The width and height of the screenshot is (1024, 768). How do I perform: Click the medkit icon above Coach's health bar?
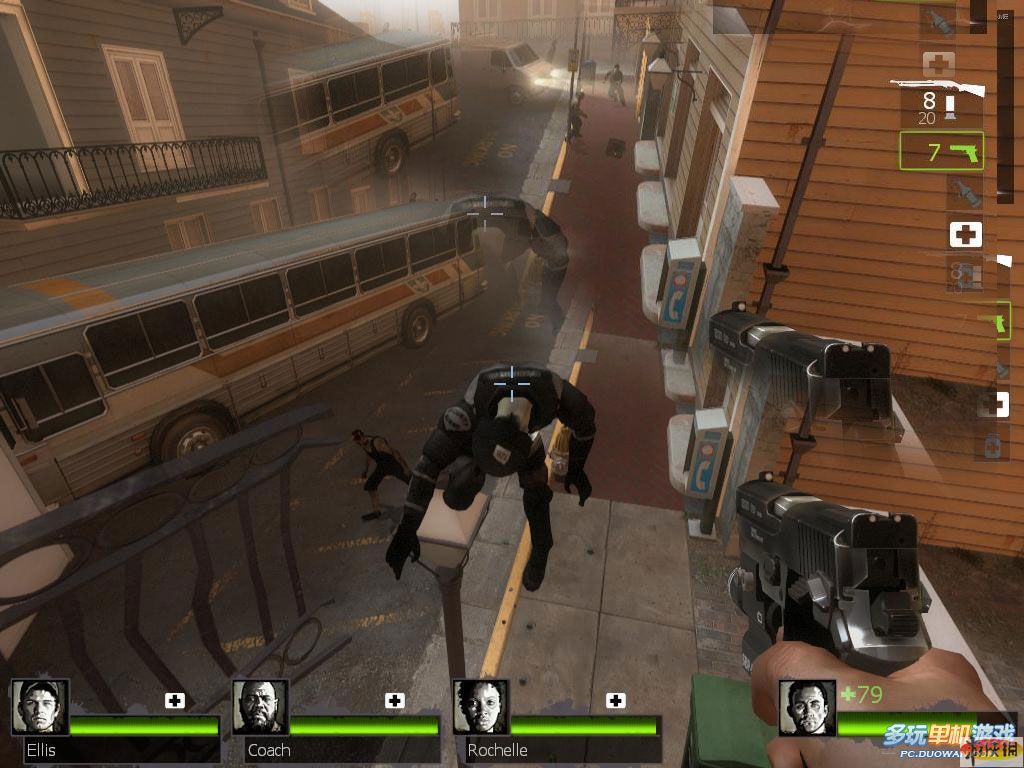(396, 700)
